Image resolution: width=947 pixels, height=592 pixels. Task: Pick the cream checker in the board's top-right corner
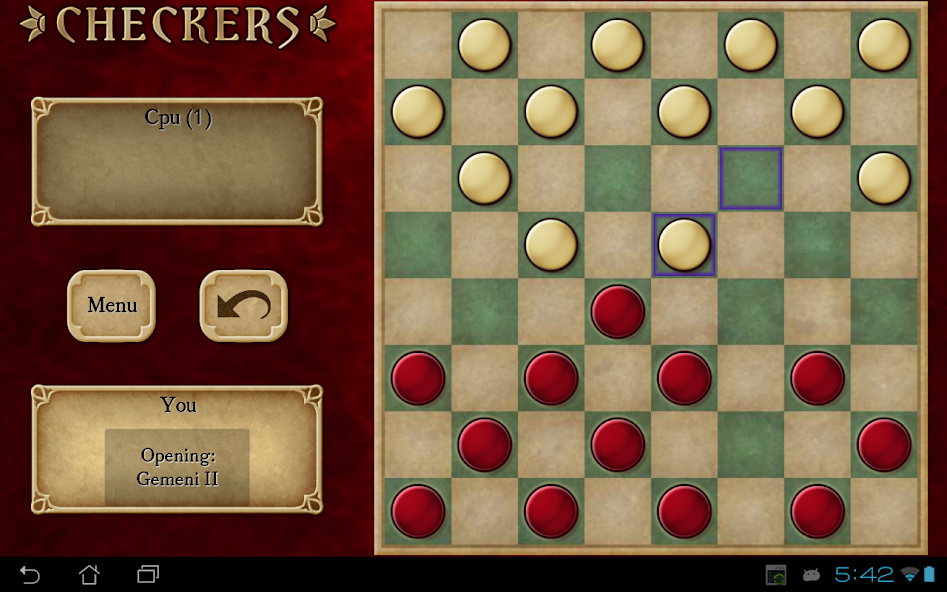pos(884,45)
